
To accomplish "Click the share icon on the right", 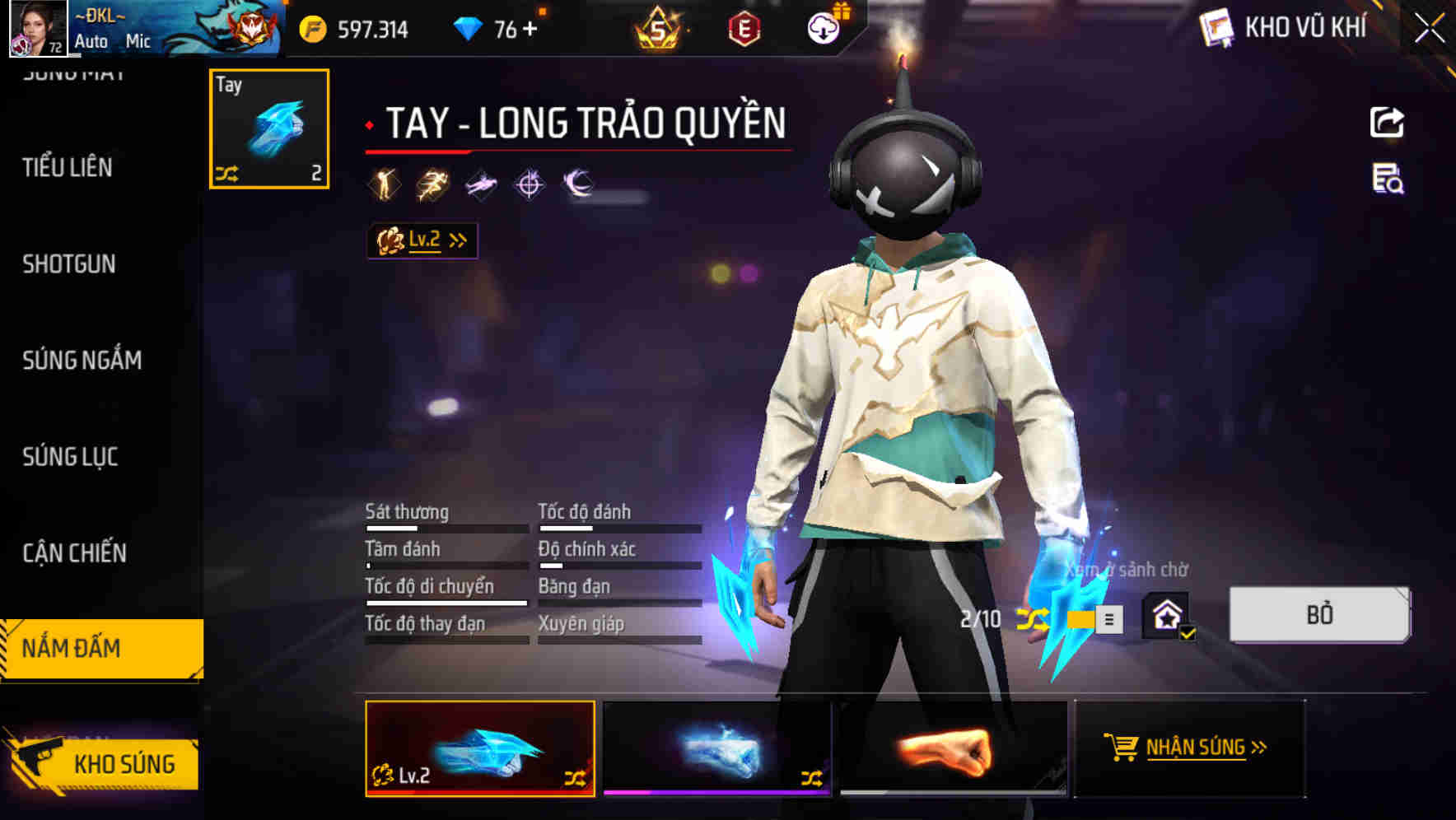I will 1386,122.
